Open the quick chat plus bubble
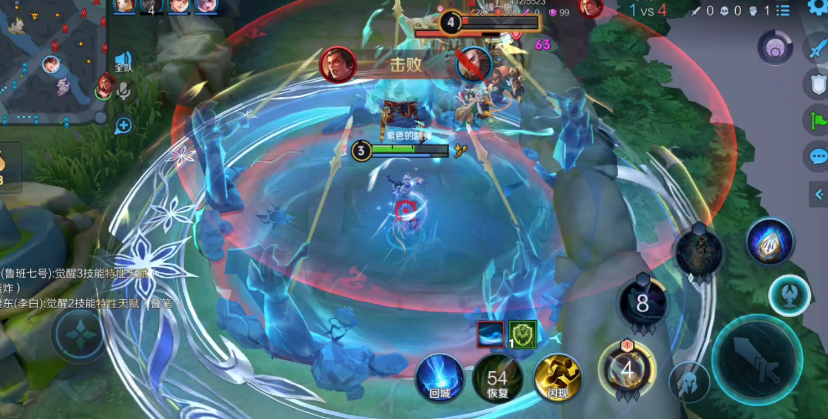Screen dimensions: 828x419 [x=123, y=125]
